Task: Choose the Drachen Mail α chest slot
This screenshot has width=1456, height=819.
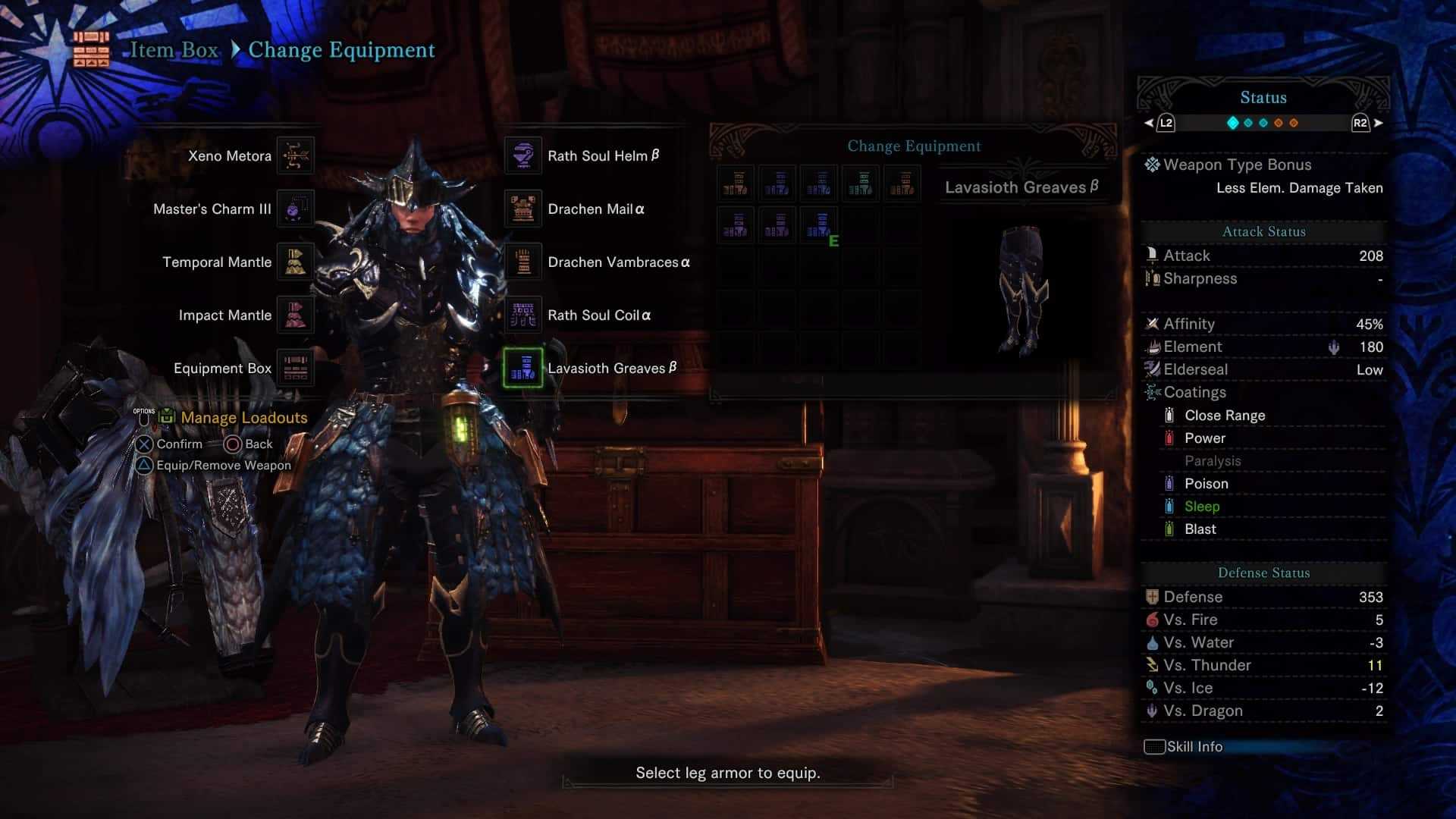Action: tap(523, 209)
